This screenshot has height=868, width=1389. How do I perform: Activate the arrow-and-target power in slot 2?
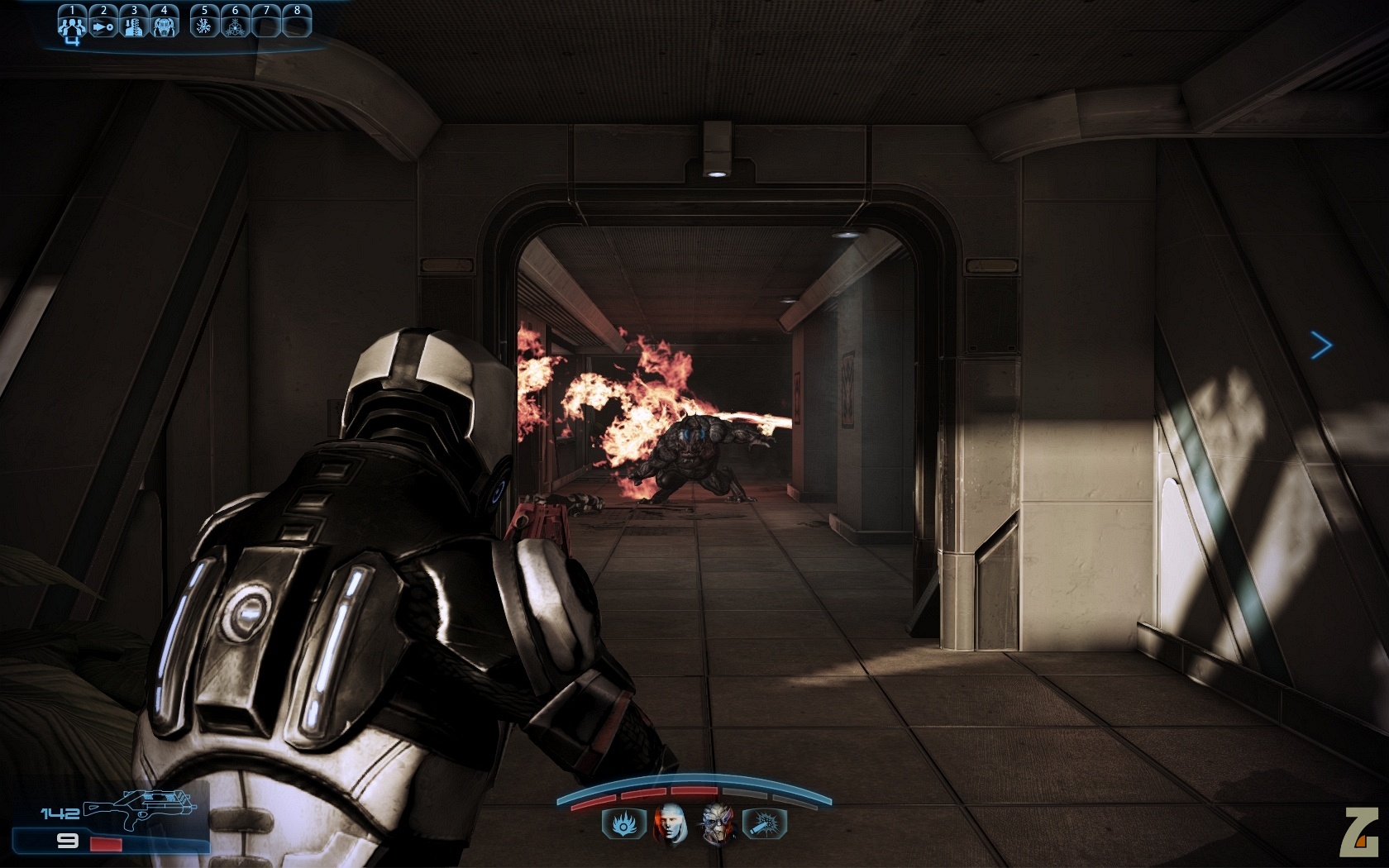coord(103,26)
